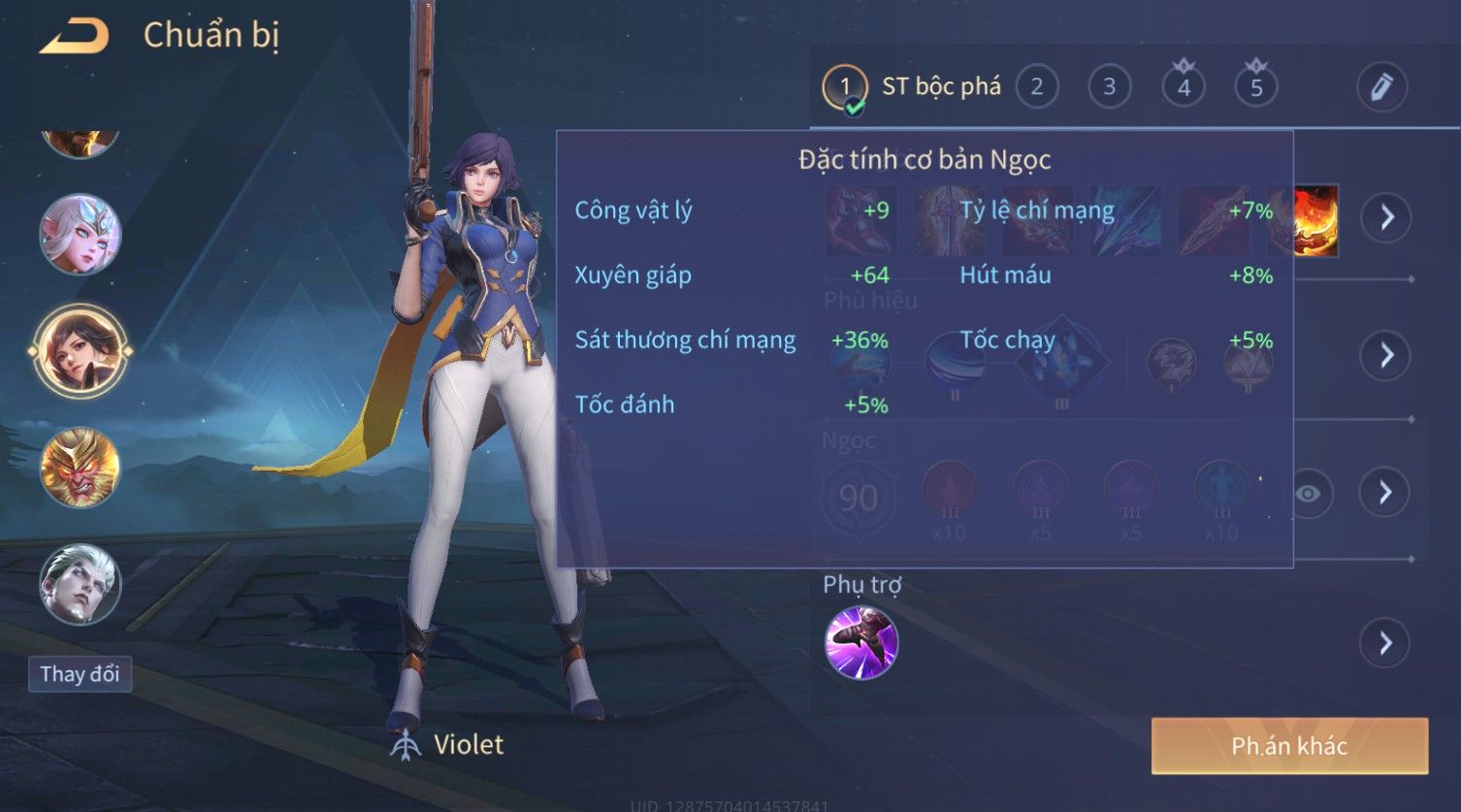
Task: Select the monkey king hero portrait
Action: [x=80, y=468]
